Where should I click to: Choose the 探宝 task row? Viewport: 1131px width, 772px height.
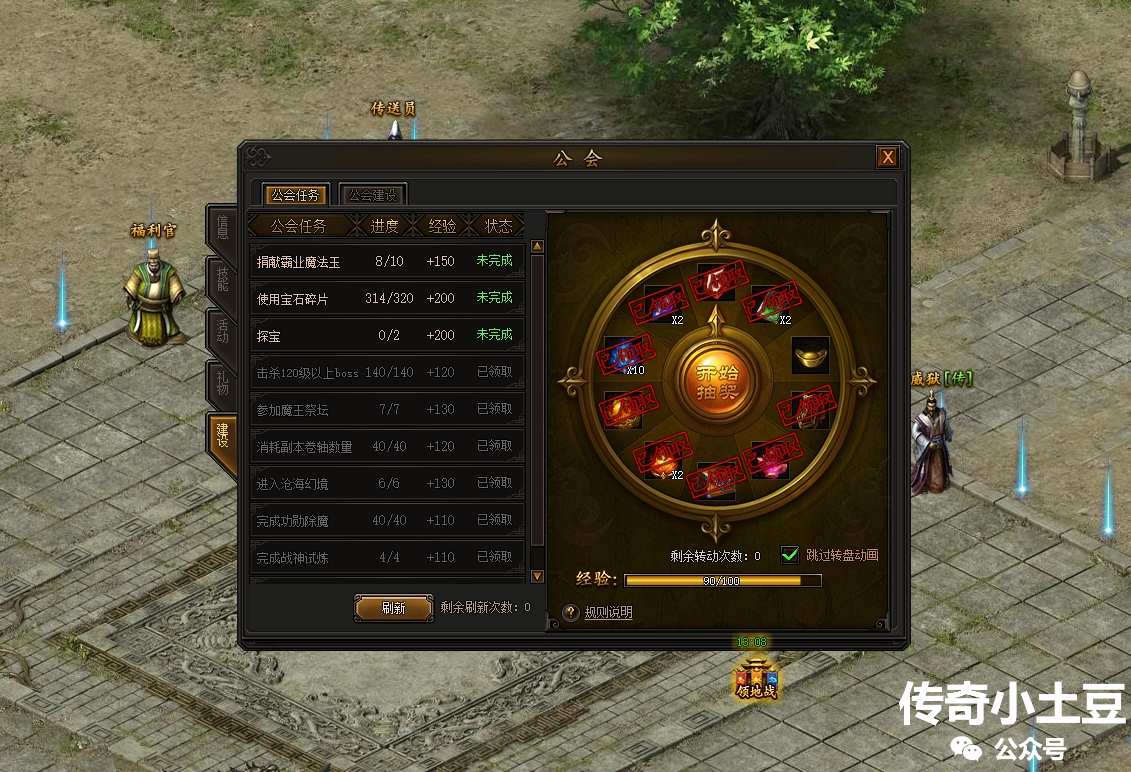tap(386, 335)
